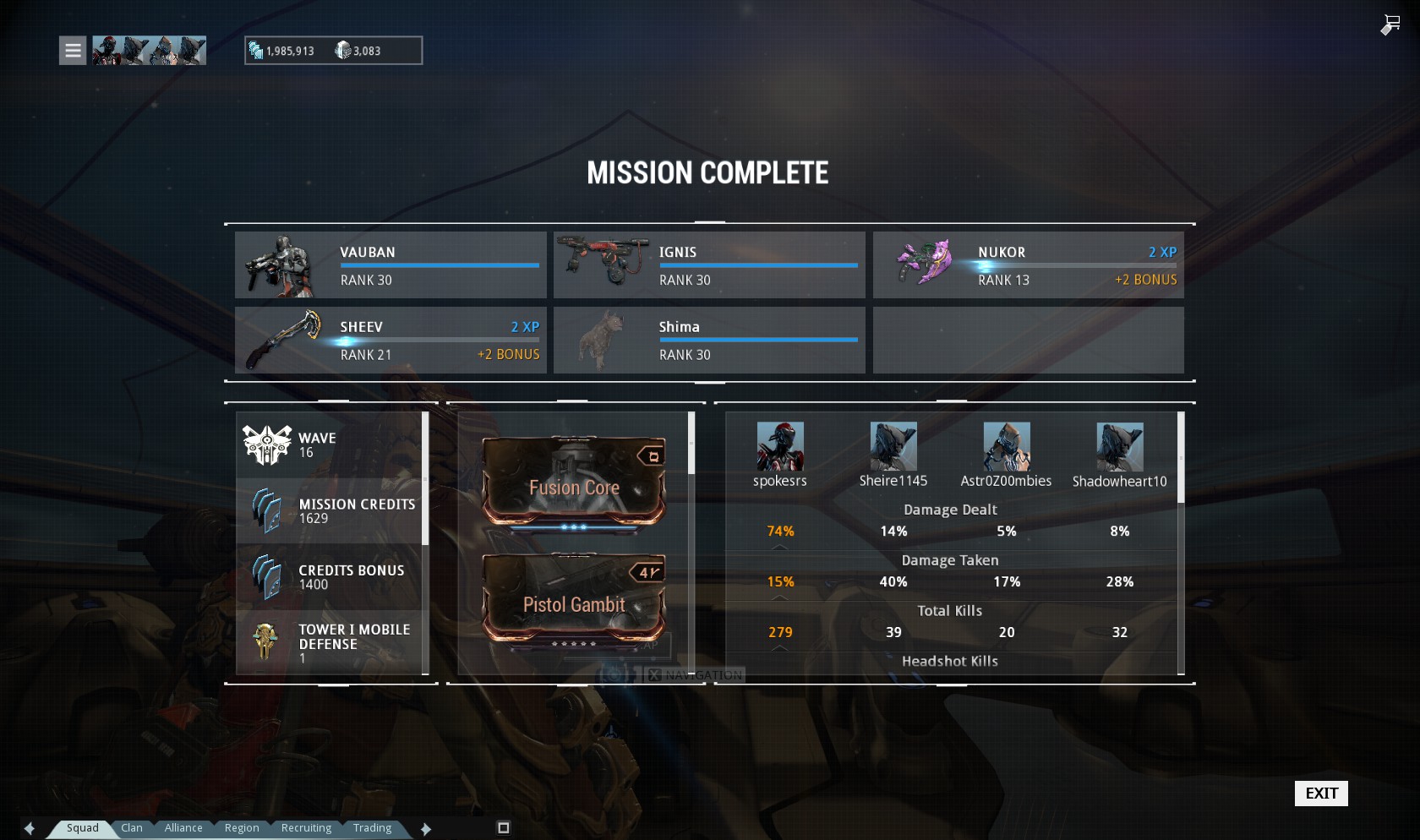Click the flag icon in top corner
Viewport: 1420px width, 840px height.
point(1390,25)
